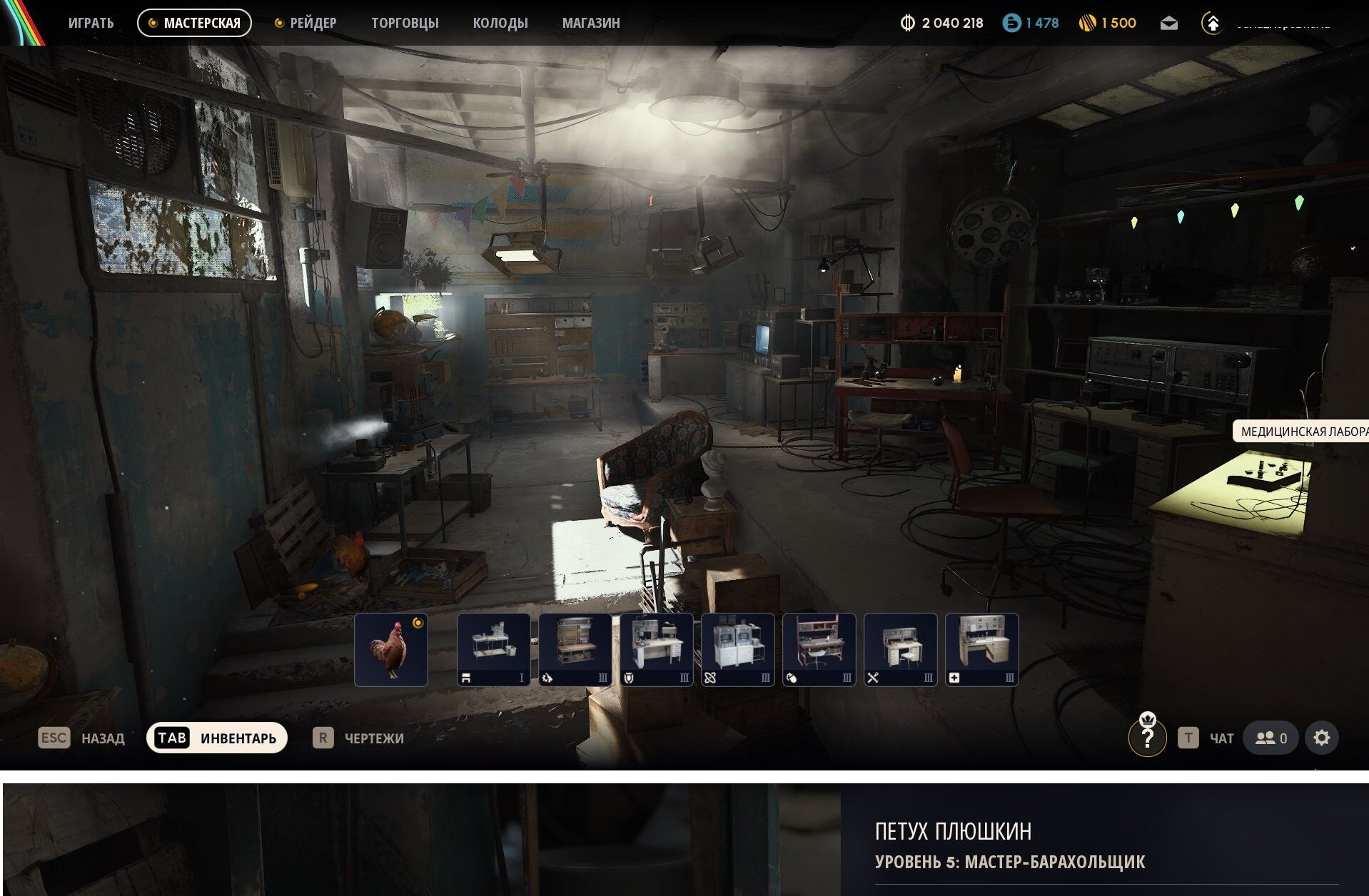Screen dimensions: 1369x896
Task: Visit the Магазин tab
Action: pos(591,23)
